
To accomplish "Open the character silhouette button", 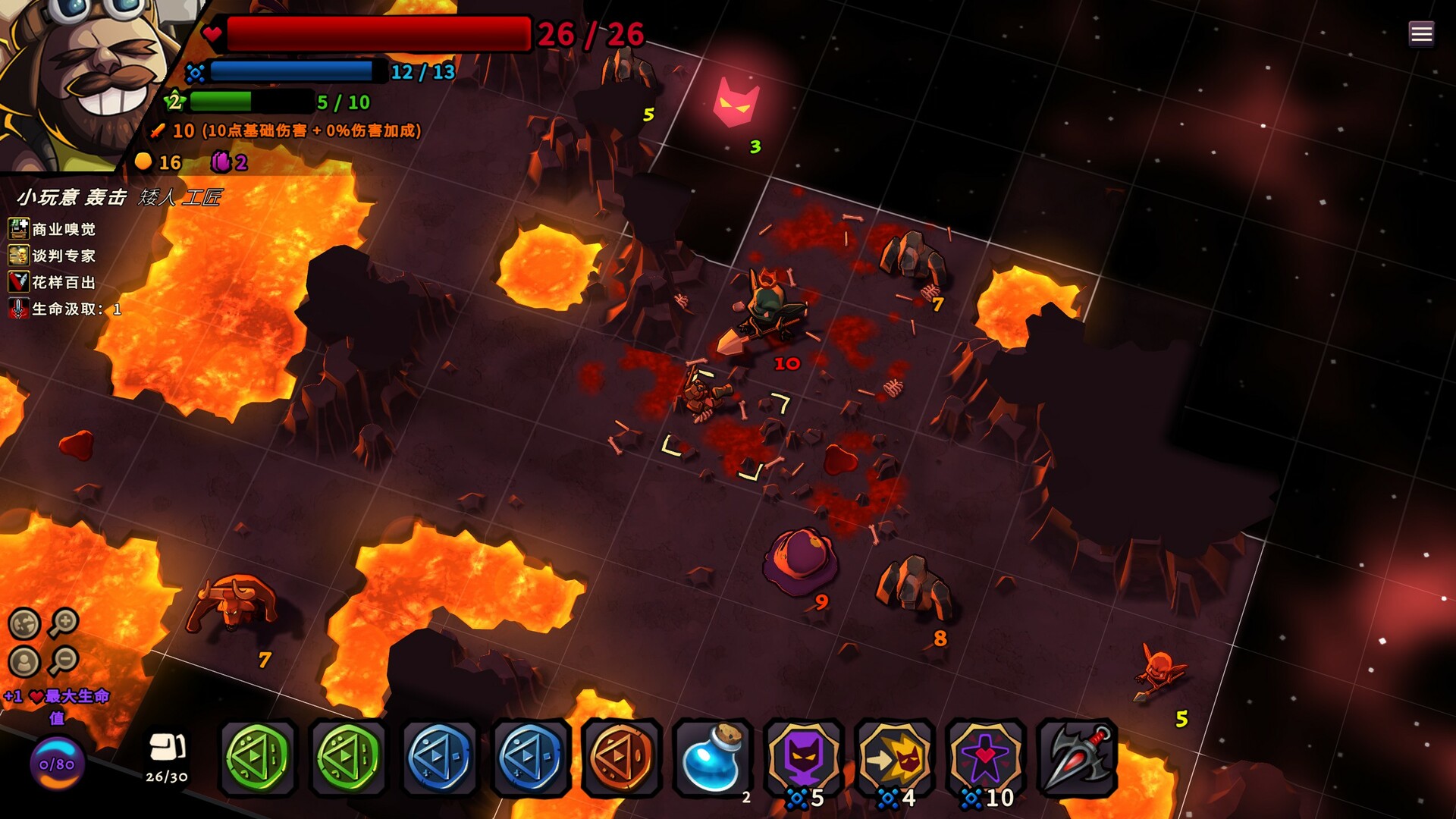I will pos(24,662).
